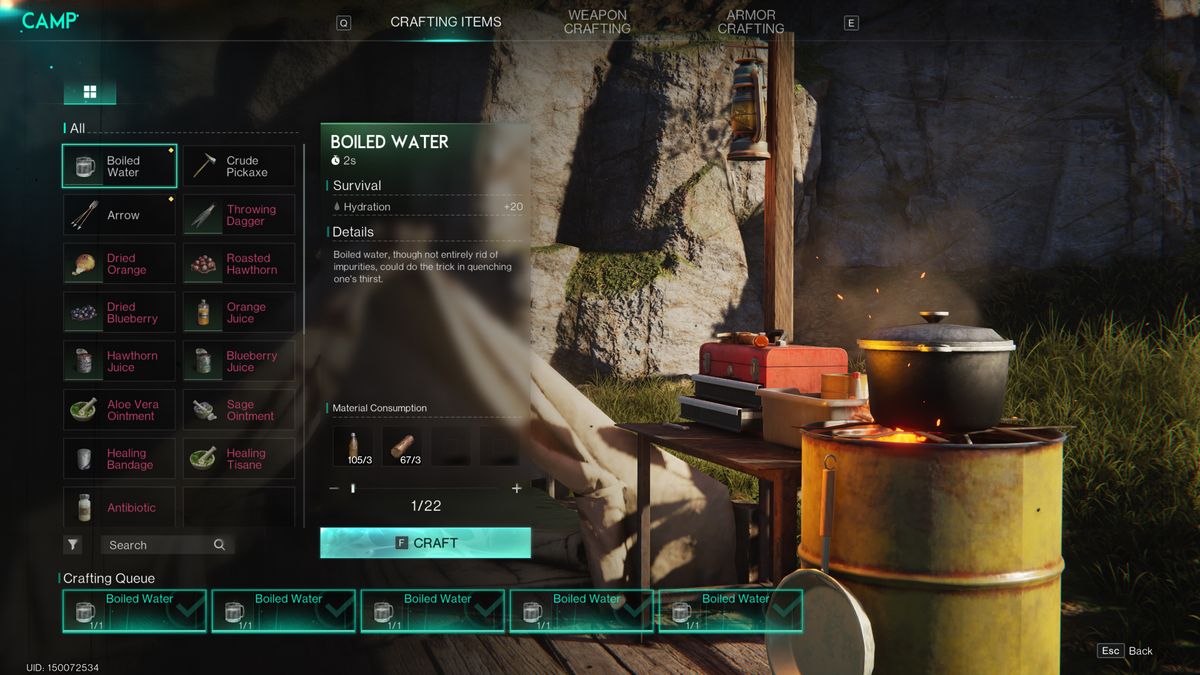The width and height of the screenshot is (1200, 675).
Task: Select the Arrow recipe
Action: click(119, 215)
